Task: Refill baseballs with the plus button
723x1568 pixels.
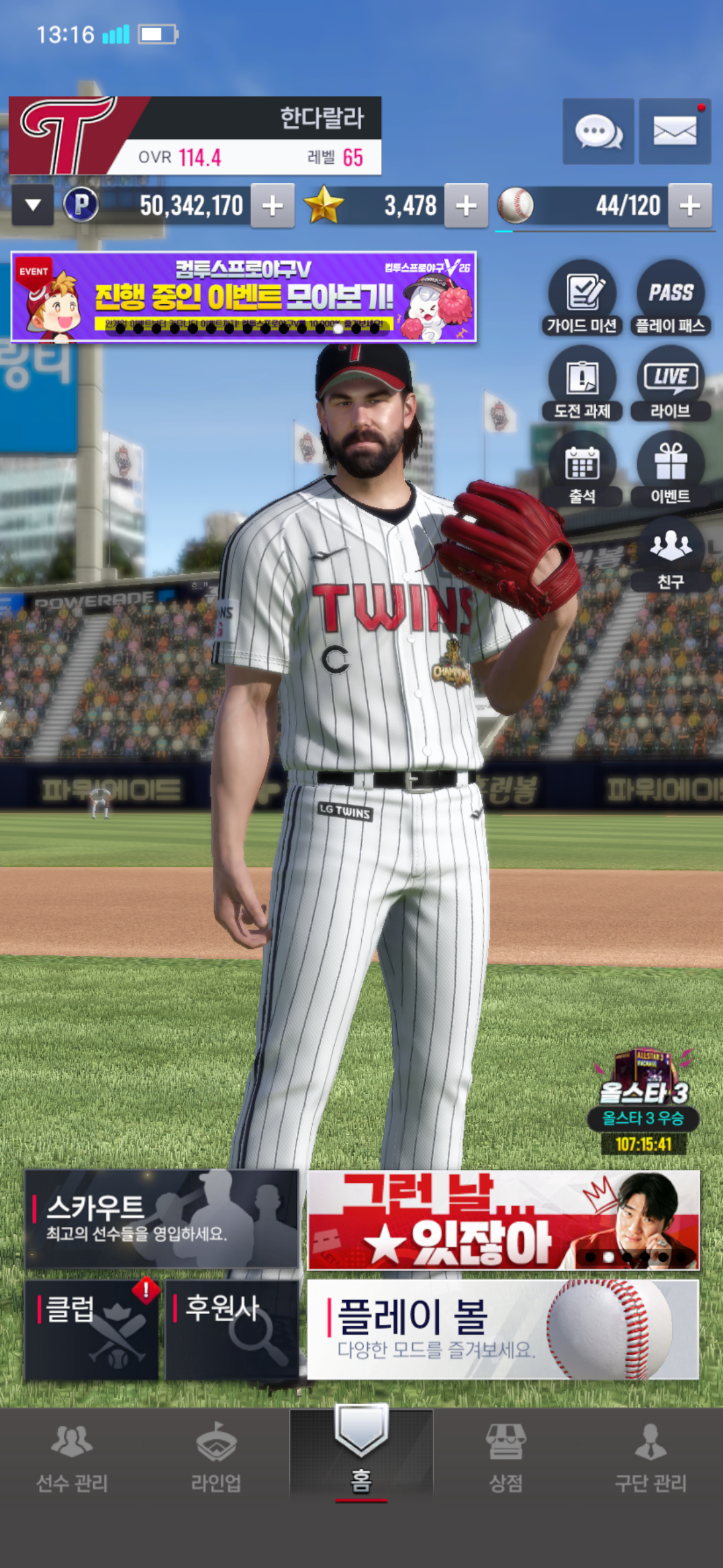Action: 690,206
